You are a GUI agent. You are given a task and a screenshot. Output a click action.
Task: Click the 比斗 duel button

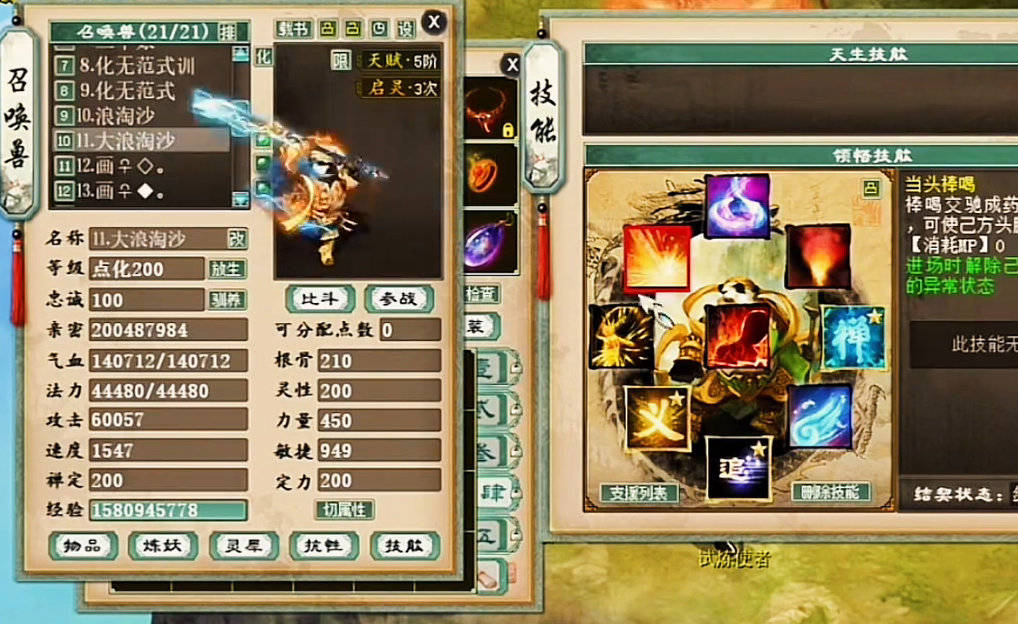click(x=320, y=298)
